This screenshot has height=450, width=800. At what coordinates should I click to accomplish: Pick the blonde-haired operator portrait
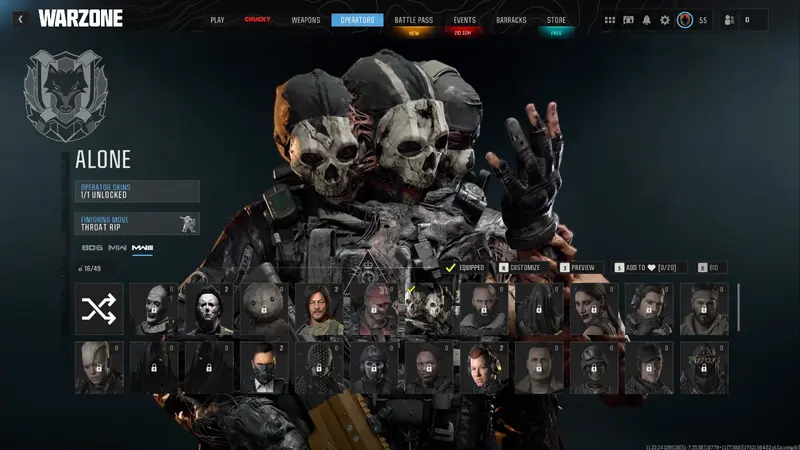tap(99, 367)
